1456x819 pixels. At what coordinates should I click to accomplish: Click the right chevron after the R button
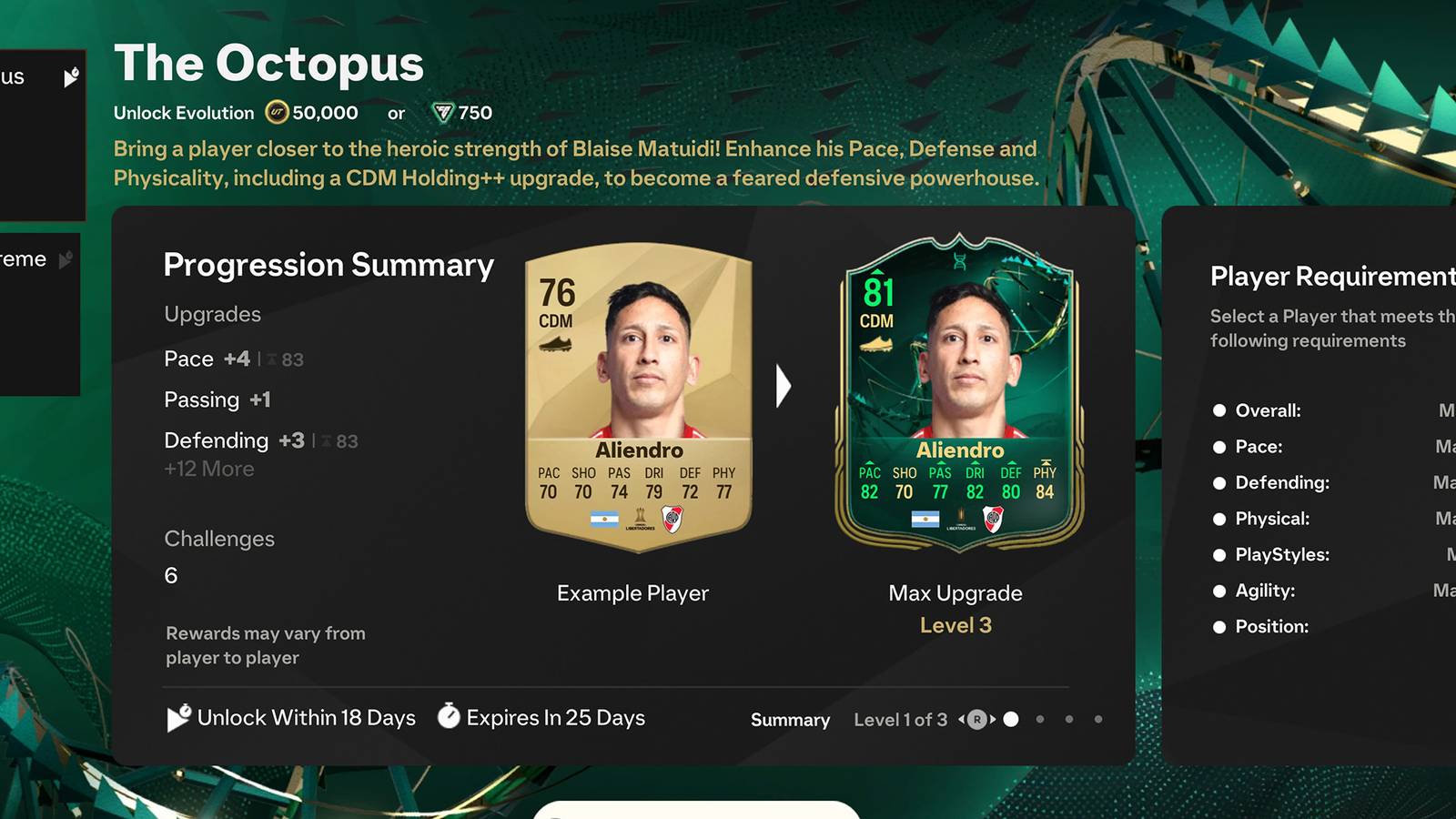994,719
